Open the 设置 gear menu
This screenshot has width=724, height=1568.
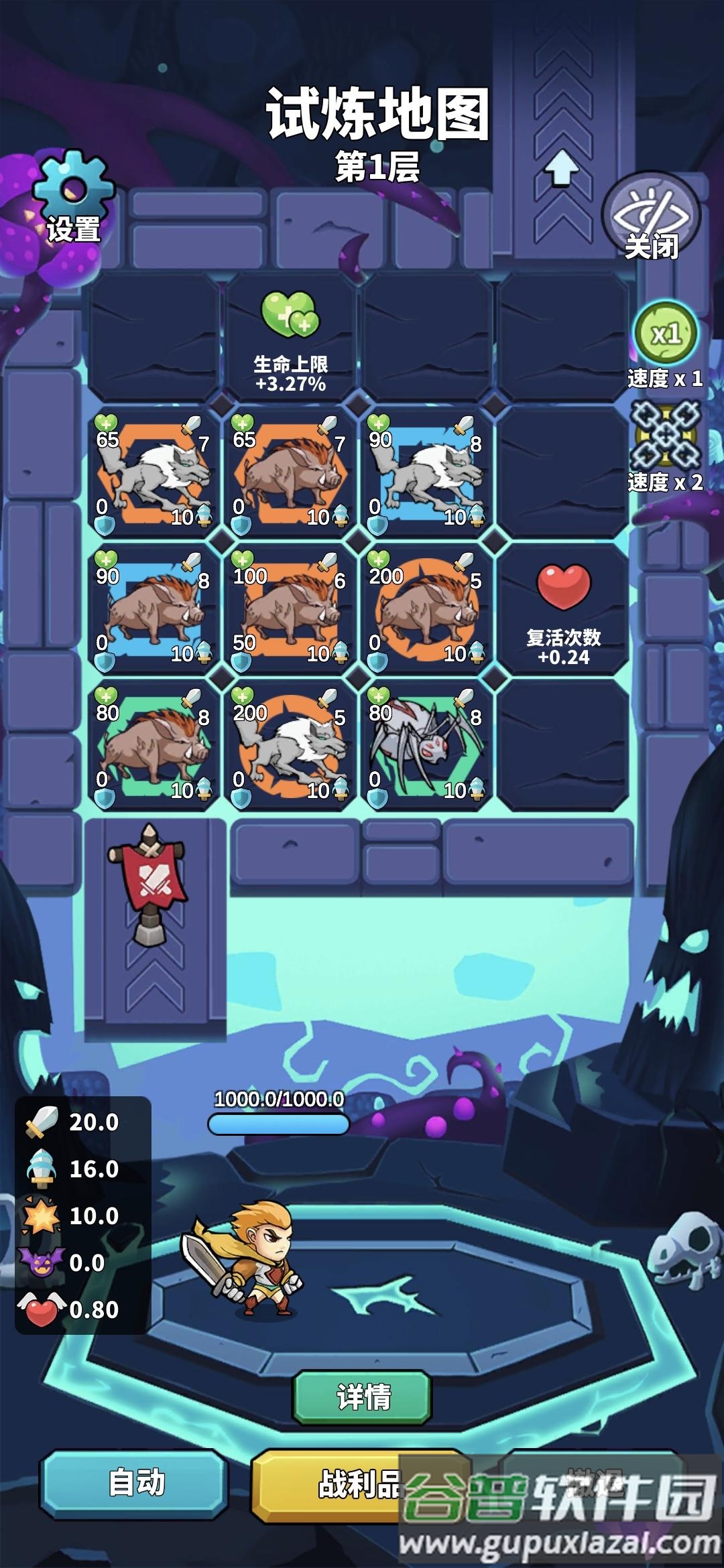point(74,198)
